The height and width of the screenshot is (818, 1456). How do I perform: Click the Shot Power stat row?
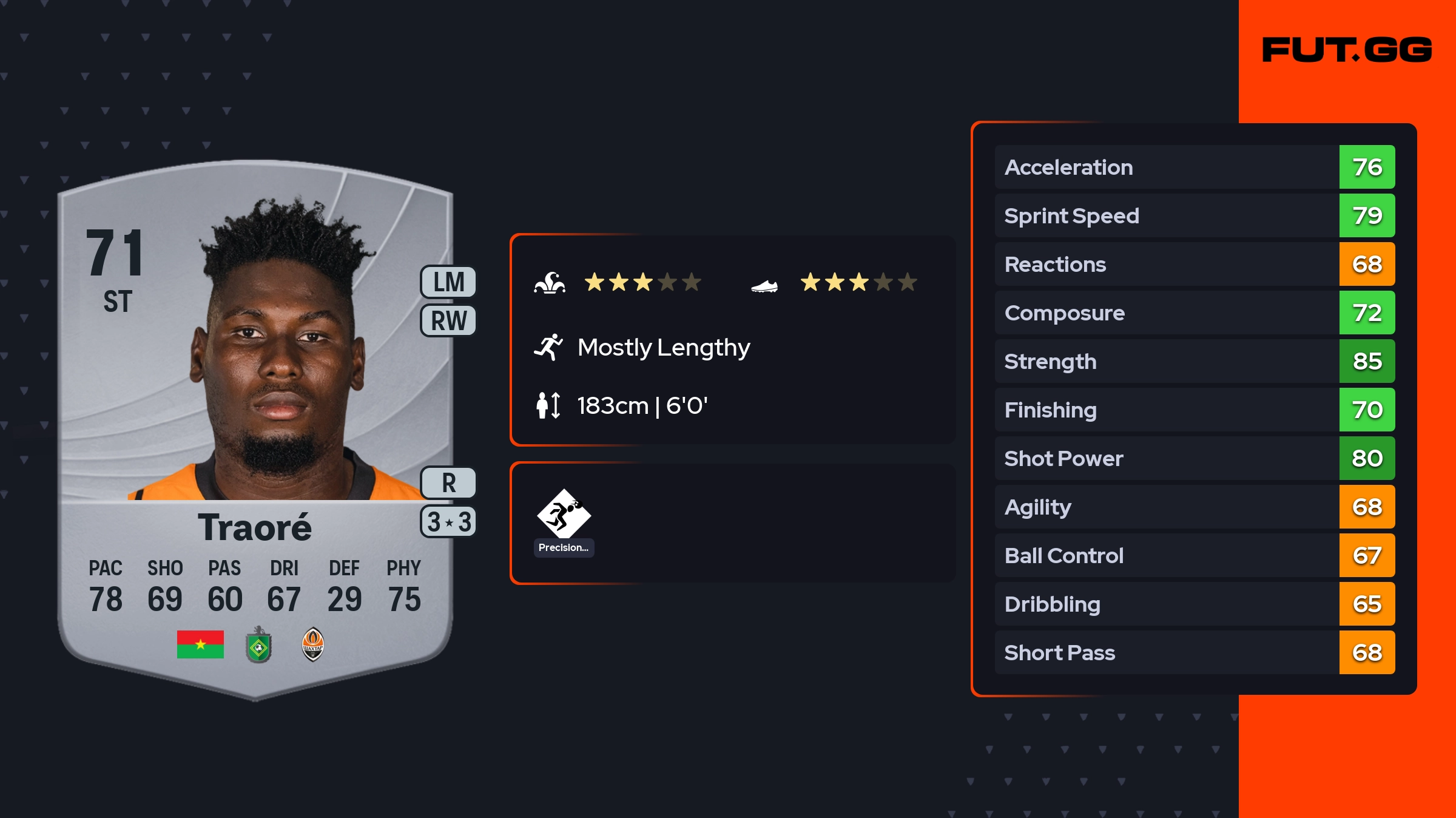(1194, 458)
